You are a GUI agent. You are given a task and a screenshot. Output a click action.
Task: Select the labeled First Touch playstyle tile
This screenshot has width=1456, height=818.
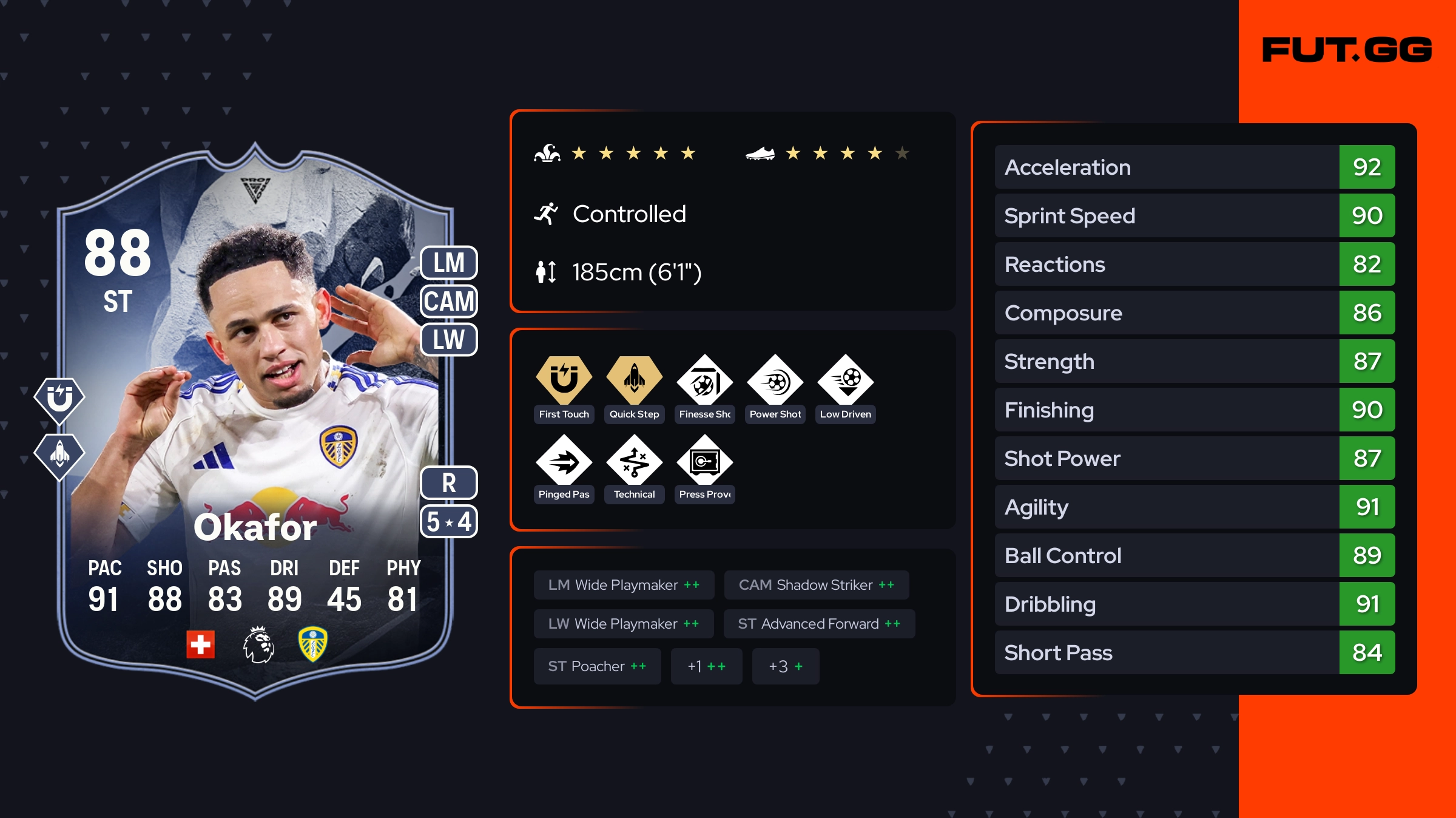pos(564,389)
